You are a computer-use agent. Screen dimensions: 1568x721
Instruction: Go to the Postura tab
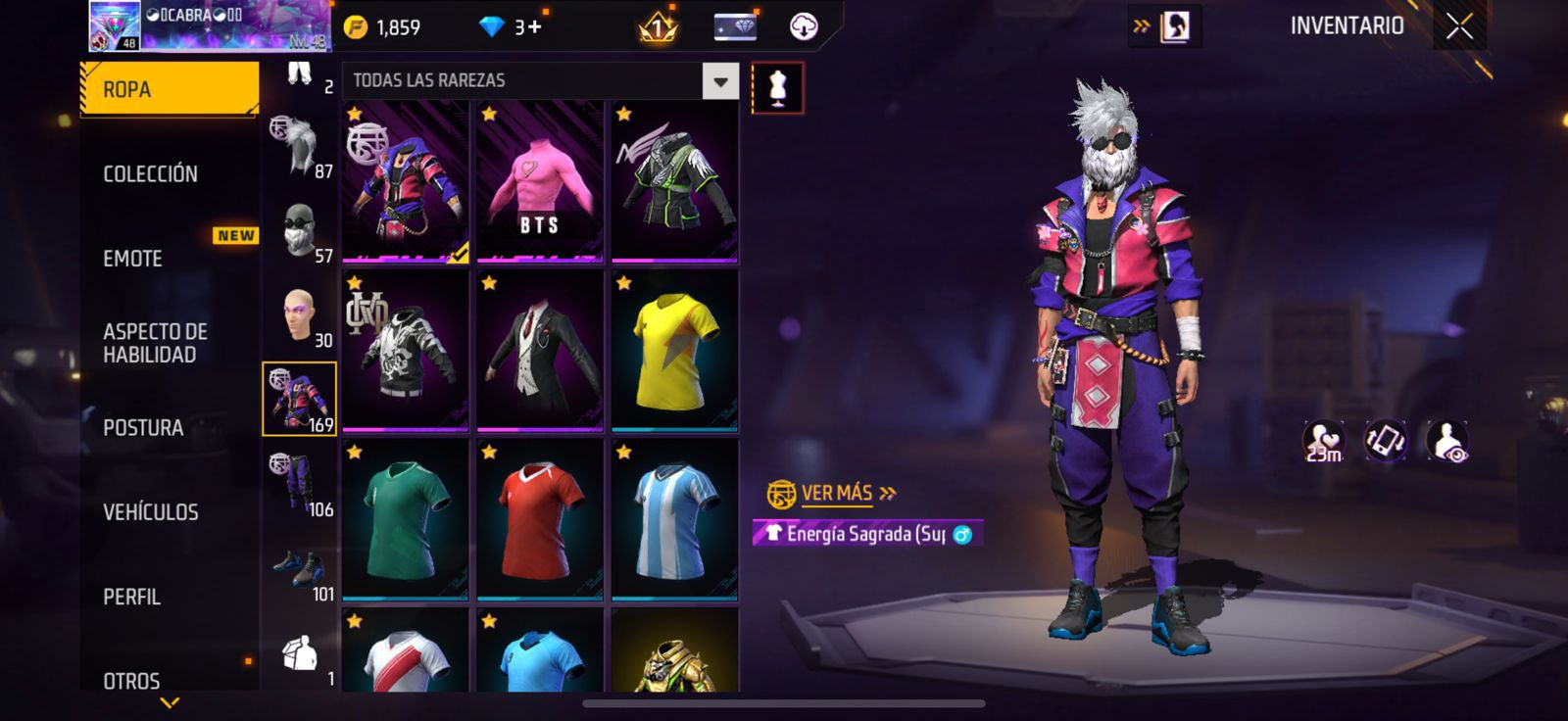coord(143,428)
